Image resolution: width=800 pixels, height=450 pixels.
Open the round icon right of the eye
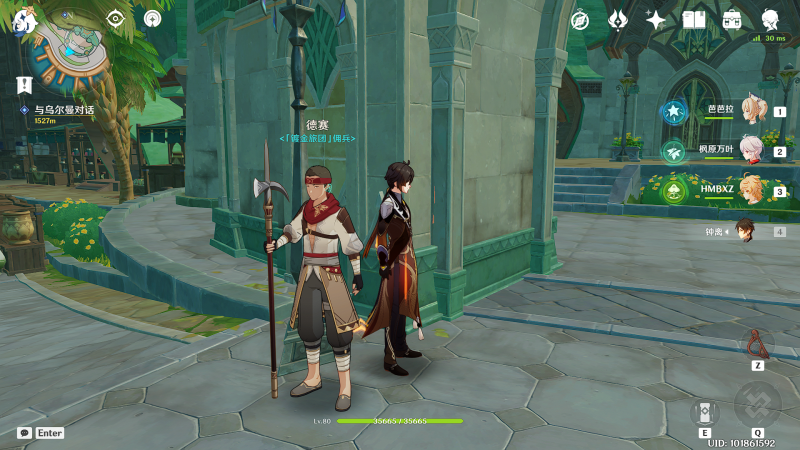[152, 19]
